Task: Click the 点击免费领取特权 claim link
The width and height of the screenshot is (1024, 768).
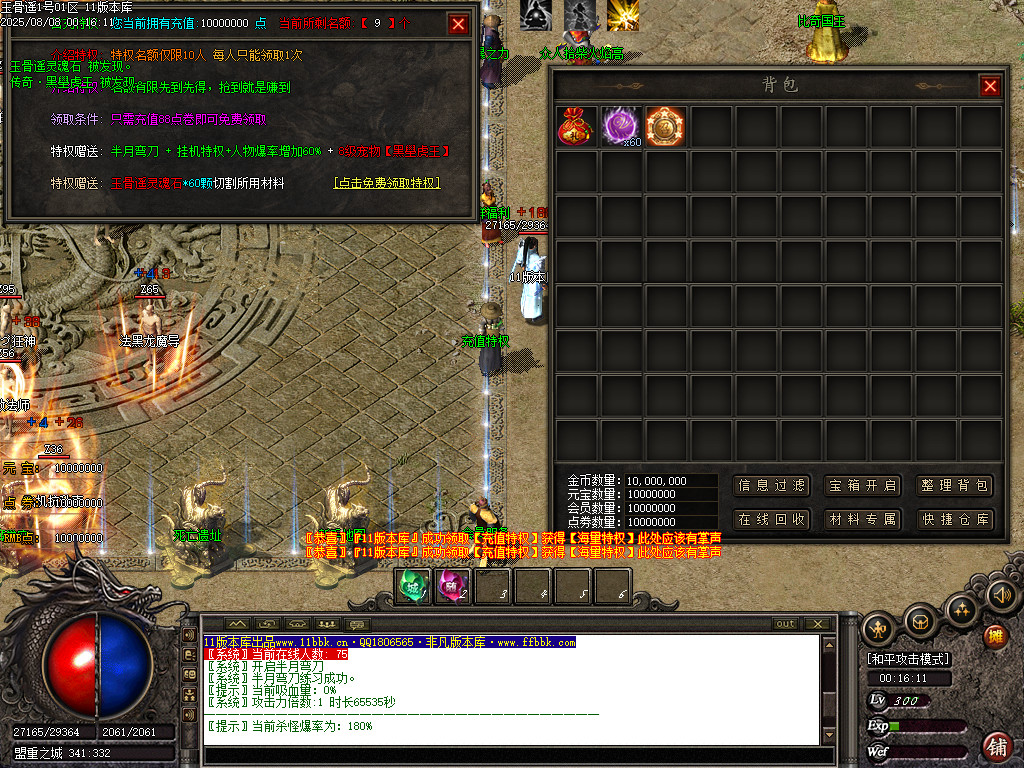Action: (387, 183)
